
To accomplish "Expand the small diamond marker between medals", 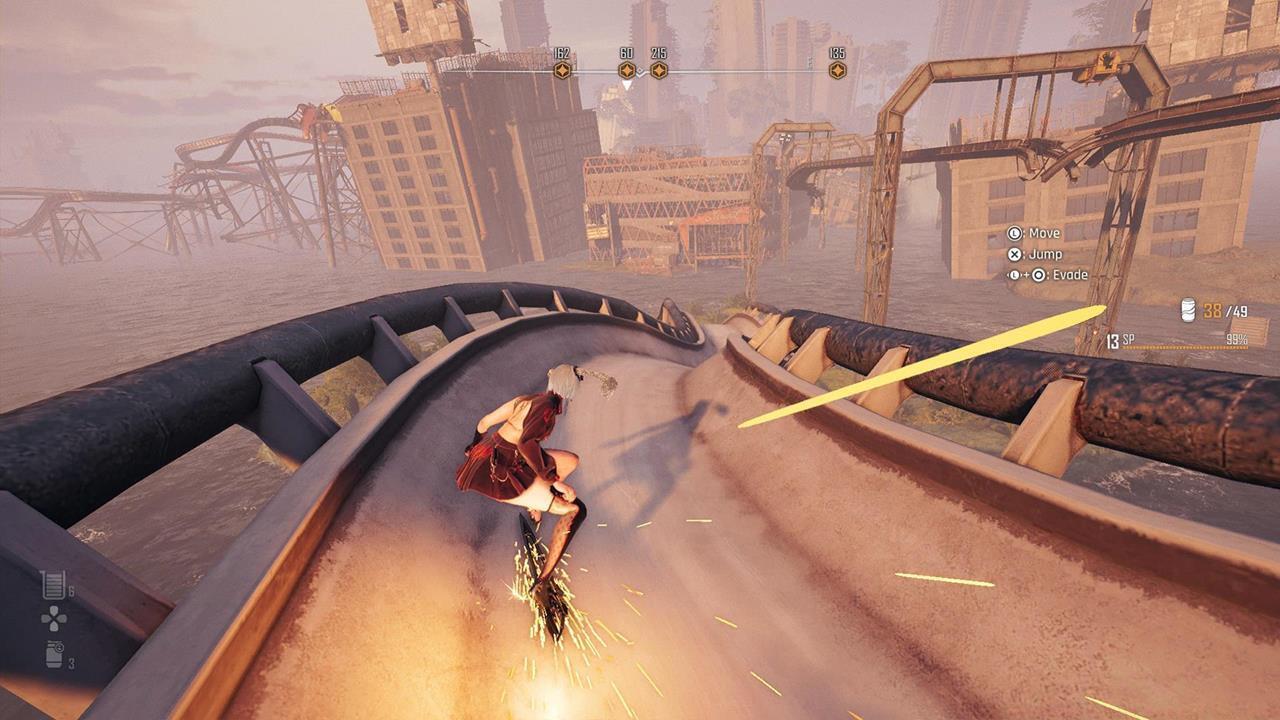I will 640,70.
